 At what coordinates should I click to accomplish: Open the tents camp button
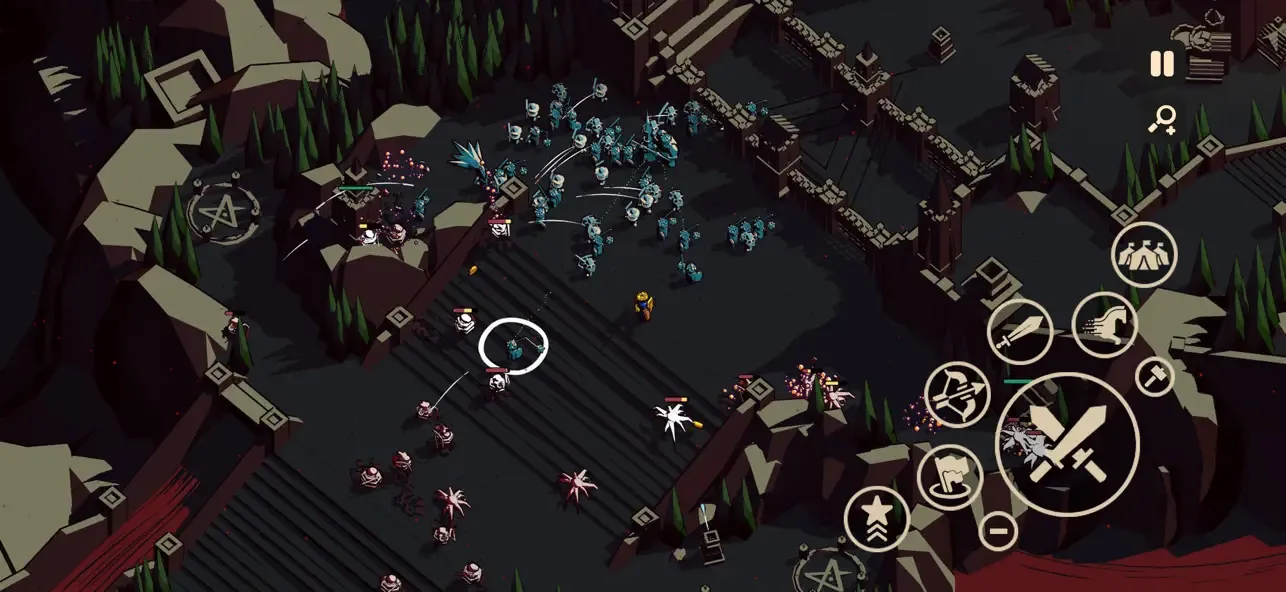point(1144,254)
